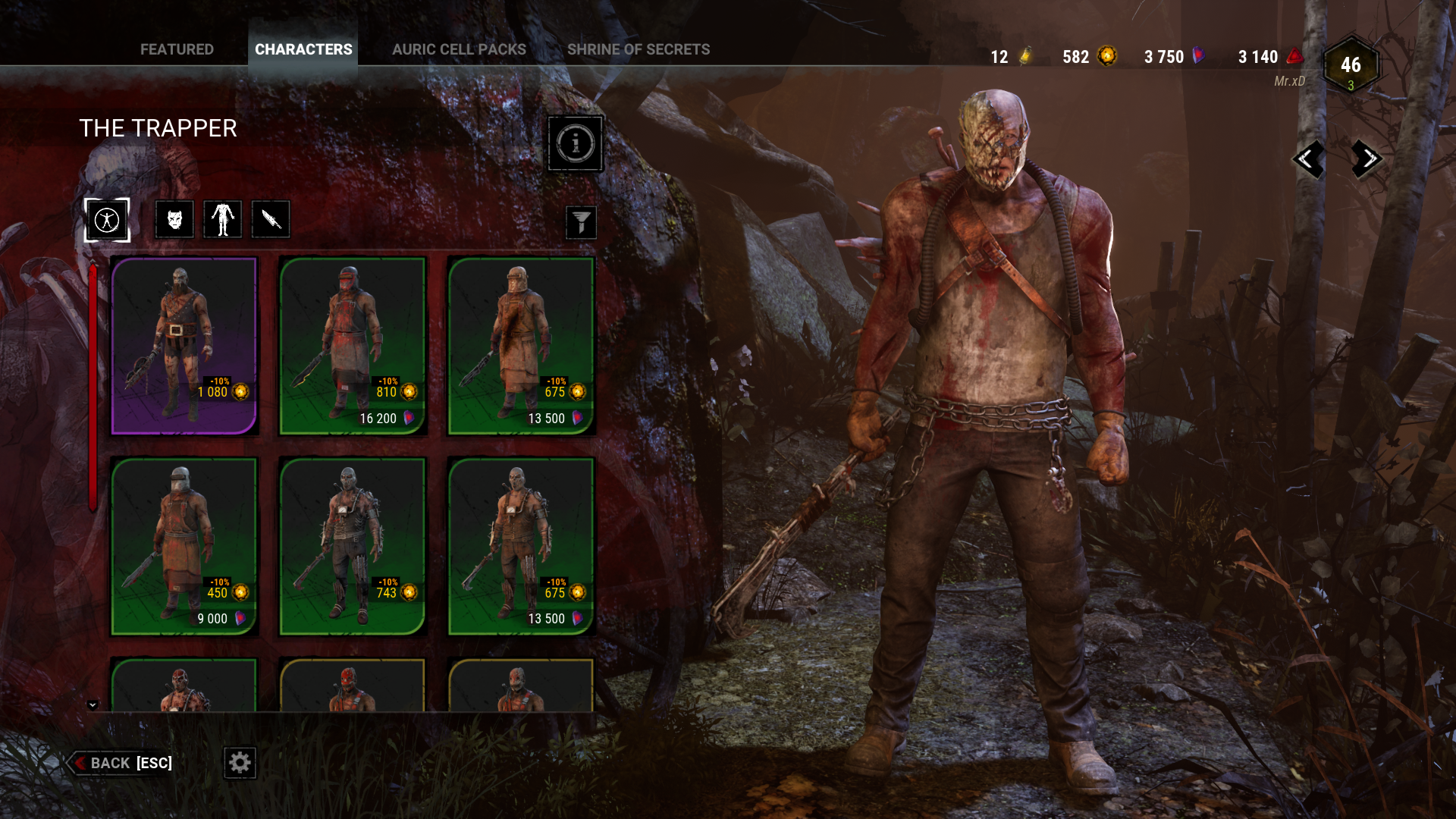The width and height of the screenshot is (1456, 819).
Task: Open the Shrine of Secrets tab
Action: 639,49
